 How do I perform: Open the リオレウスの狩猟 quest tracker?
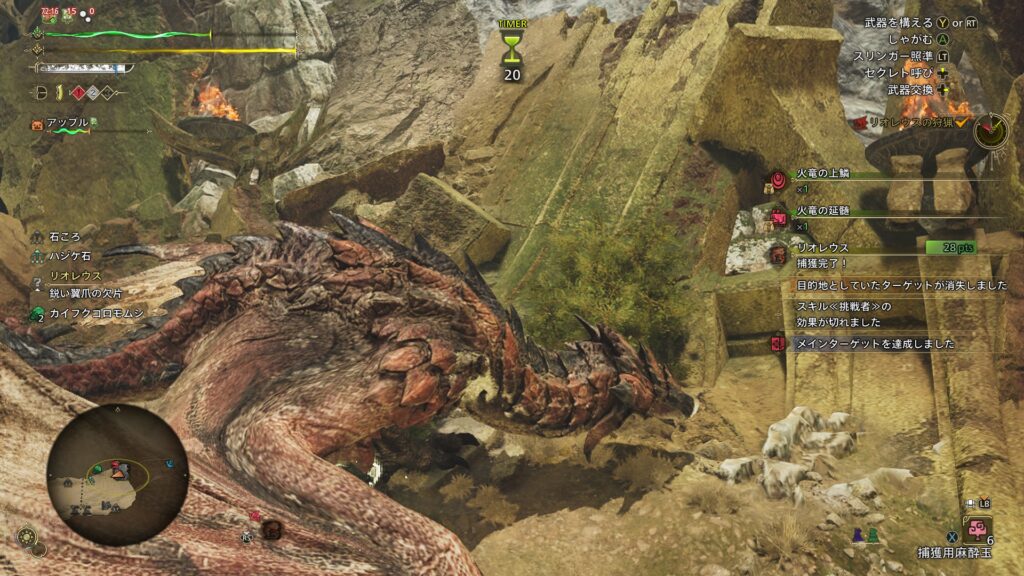pyautogui.click(x=908, y=122)
